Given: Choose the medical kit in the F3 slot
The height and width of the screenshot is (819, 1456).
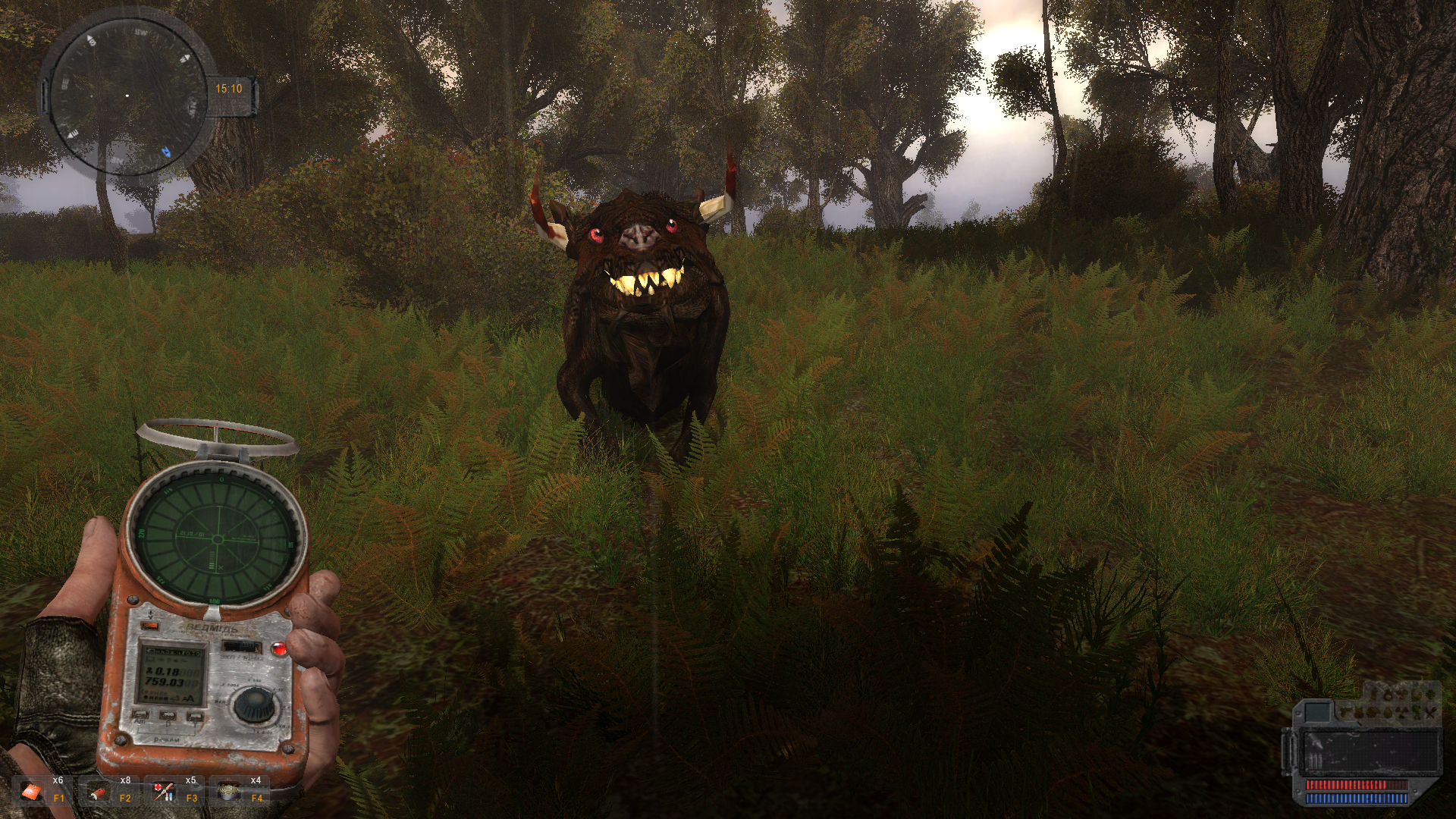Looking at the screenshot, I should click(164, 792).
